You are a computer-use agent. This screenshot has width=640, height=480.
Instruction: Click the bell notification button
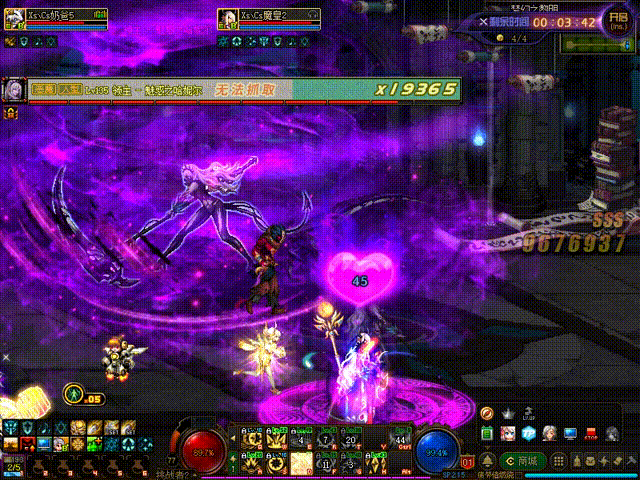487,461
